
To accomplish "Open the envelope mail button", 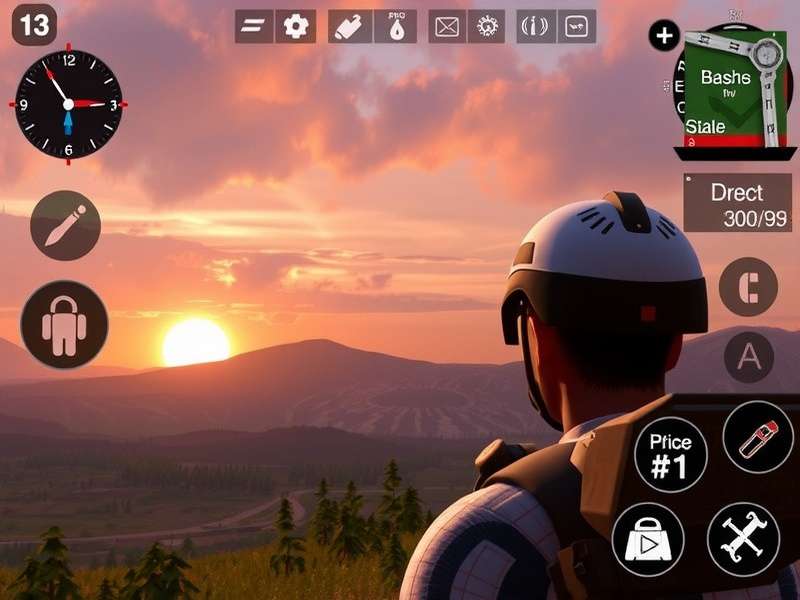I will tap(448, 26).
